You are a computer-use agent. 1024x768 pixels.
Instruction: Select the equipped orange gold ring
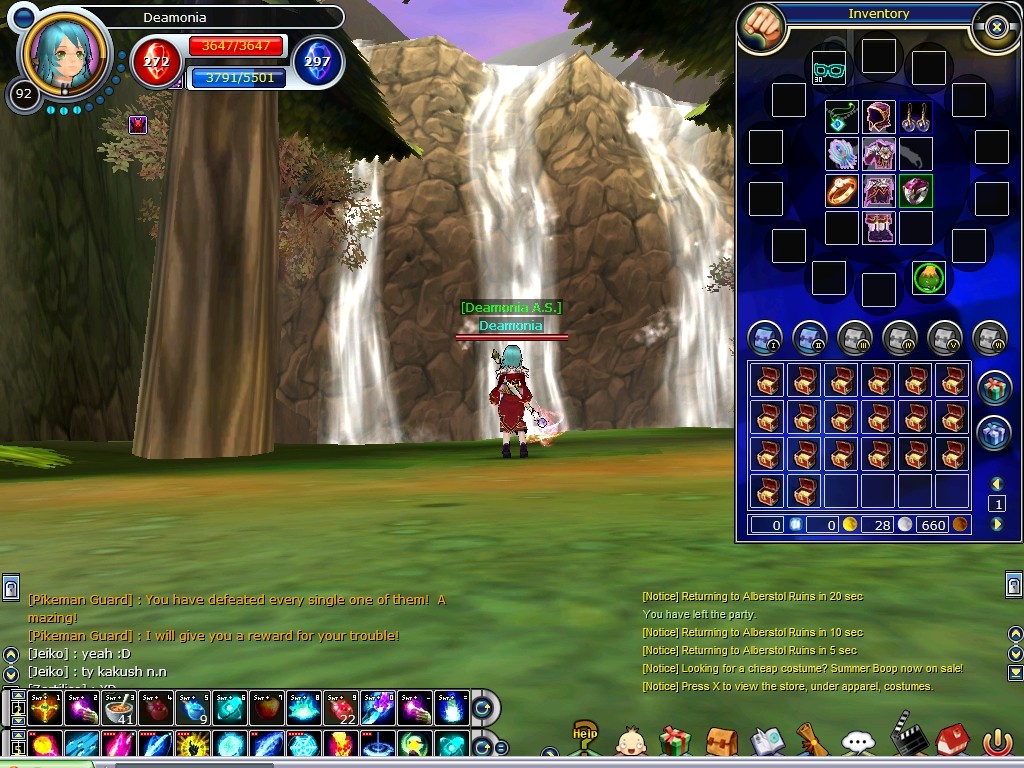point(842,190)
